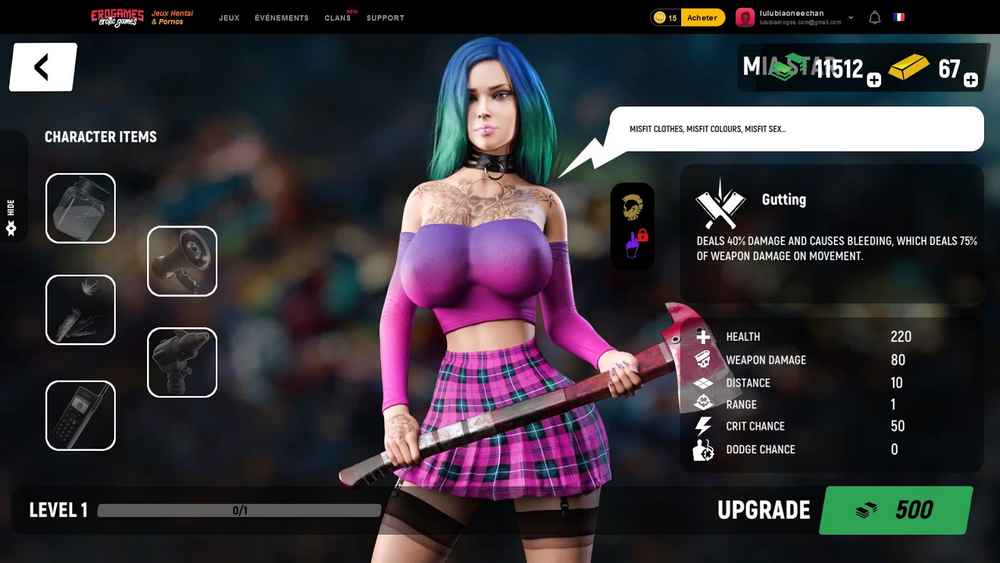The height and width of the screenshot is (563, 1000).
Task: Expand the user account dropdown
Action: click(851, 18)
